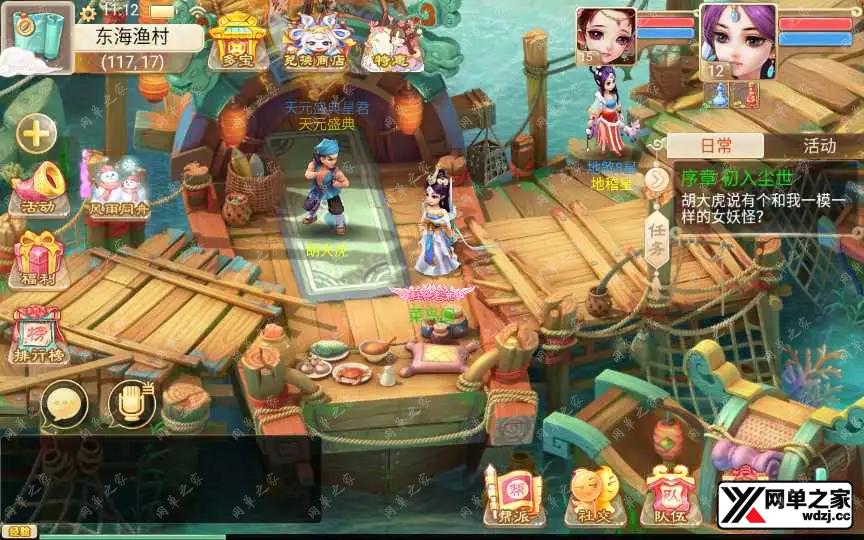Open the snowmen event icon
The image size is (864, 540).
coord(117,187)
